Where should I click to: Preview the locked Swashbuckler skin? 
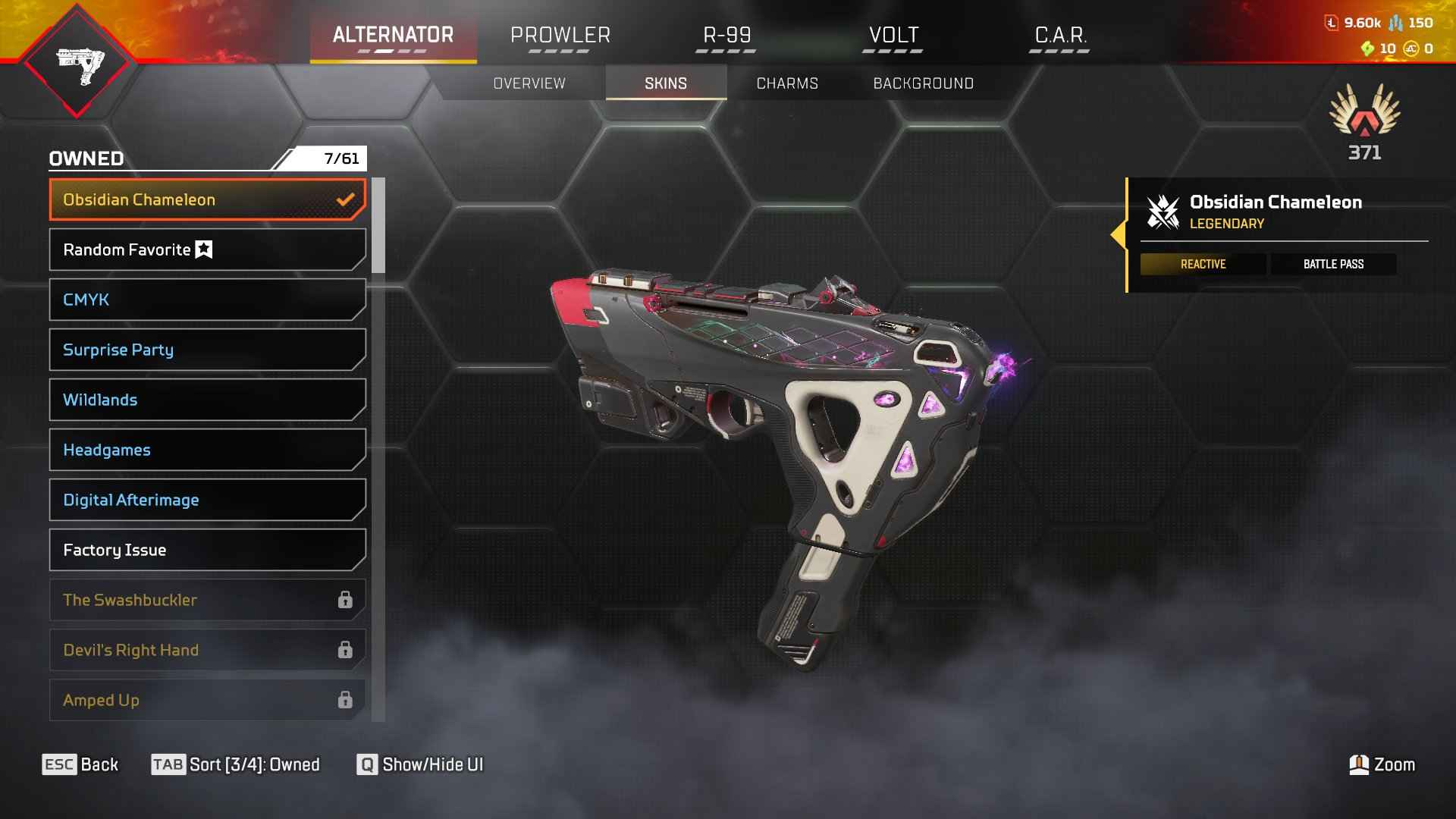[x=207, y=600]
